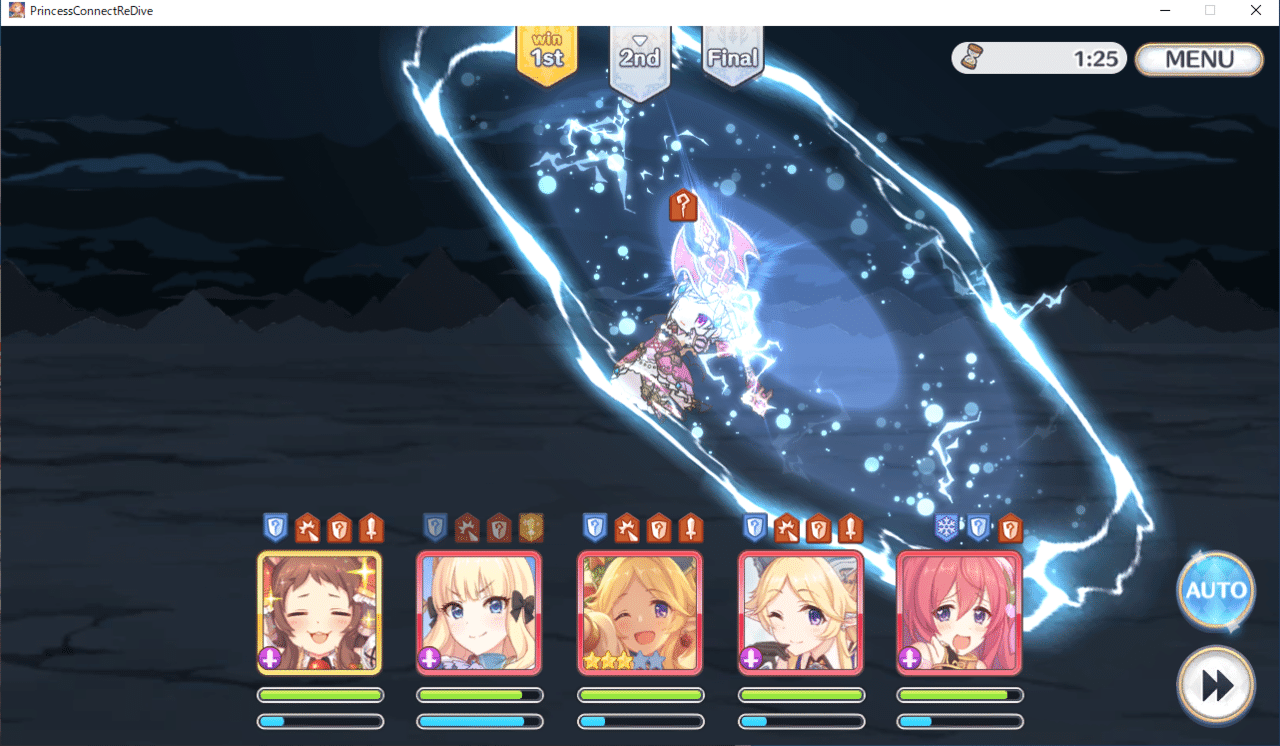Select the Final wave banner
The height and width of the screenshot is (746, 1280).
tap(733, 57)
